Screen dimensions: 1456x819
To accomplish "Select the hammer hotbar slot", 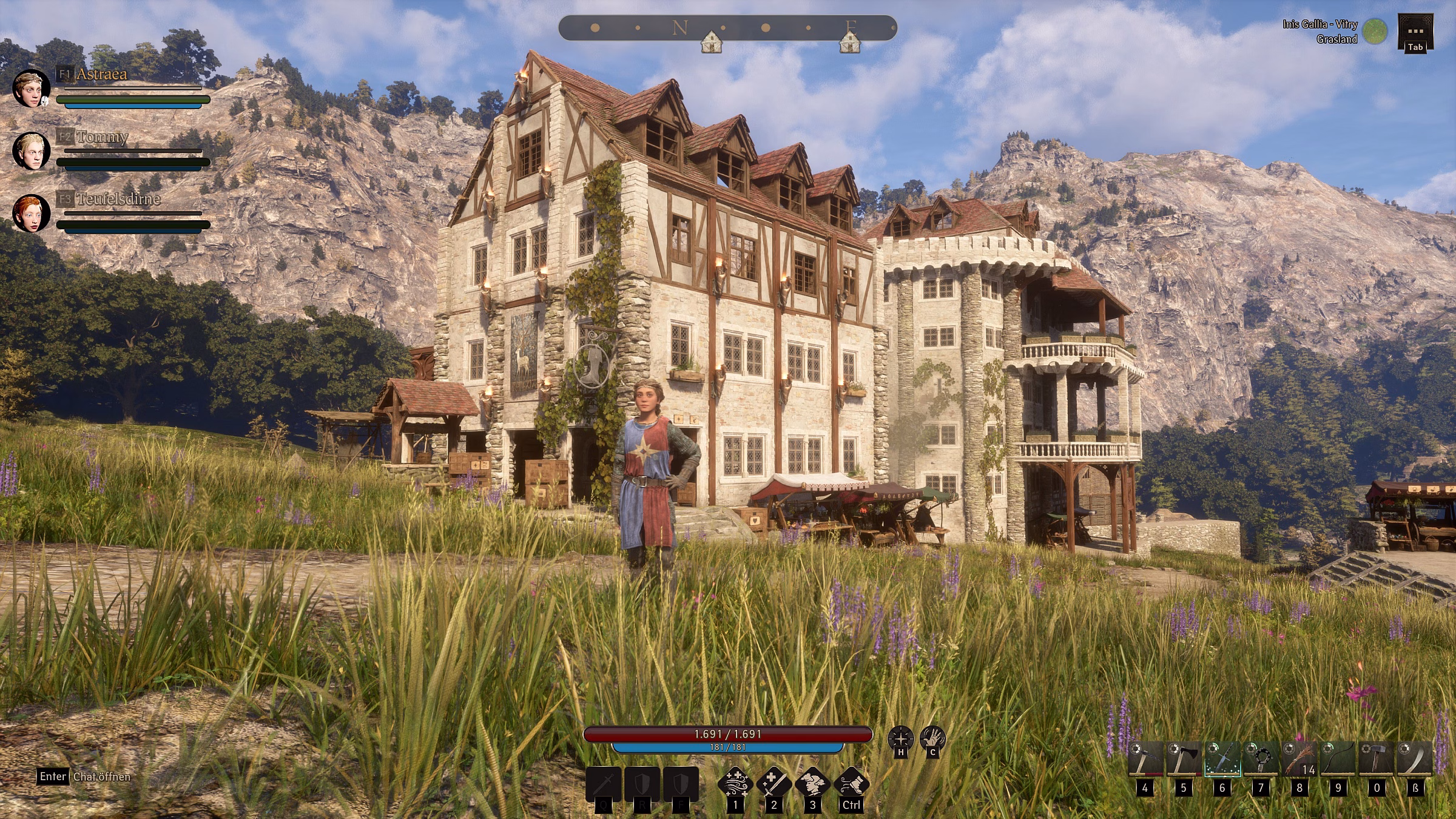I will tap(1377, 759).
